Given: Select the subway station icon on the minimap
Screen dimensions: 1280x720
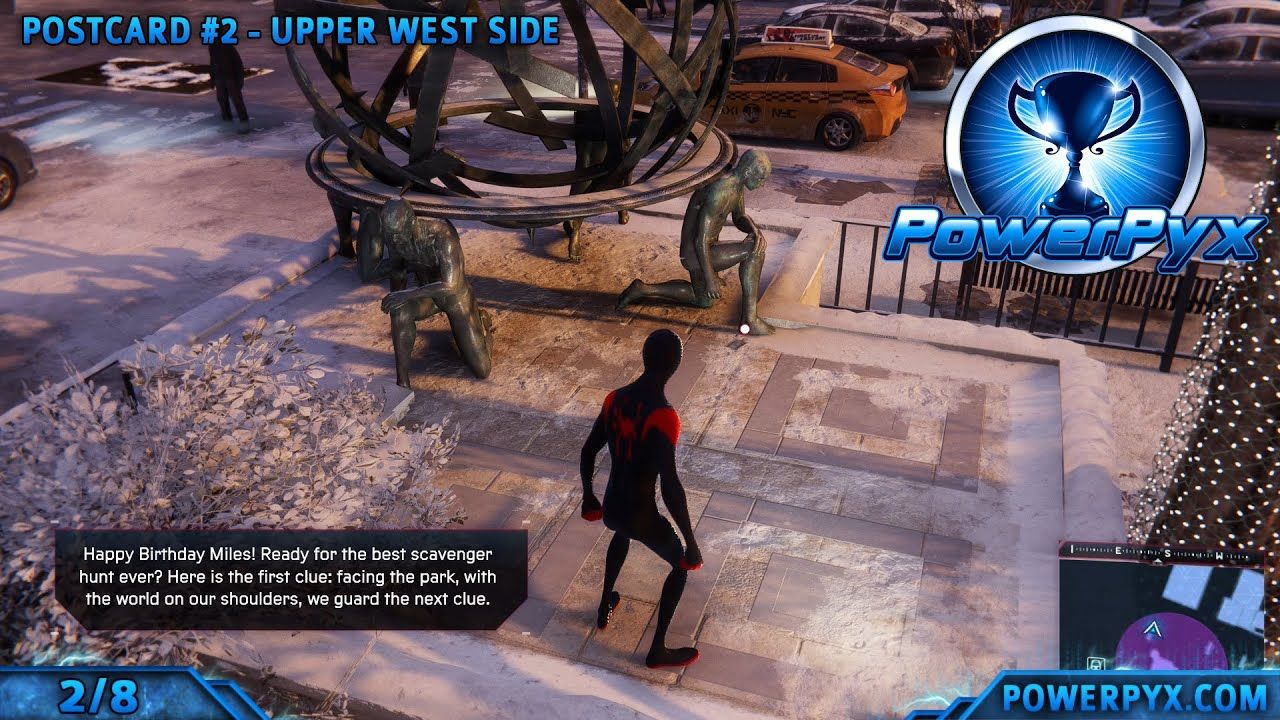Looking at the screenshot, I should point(1095,664).
